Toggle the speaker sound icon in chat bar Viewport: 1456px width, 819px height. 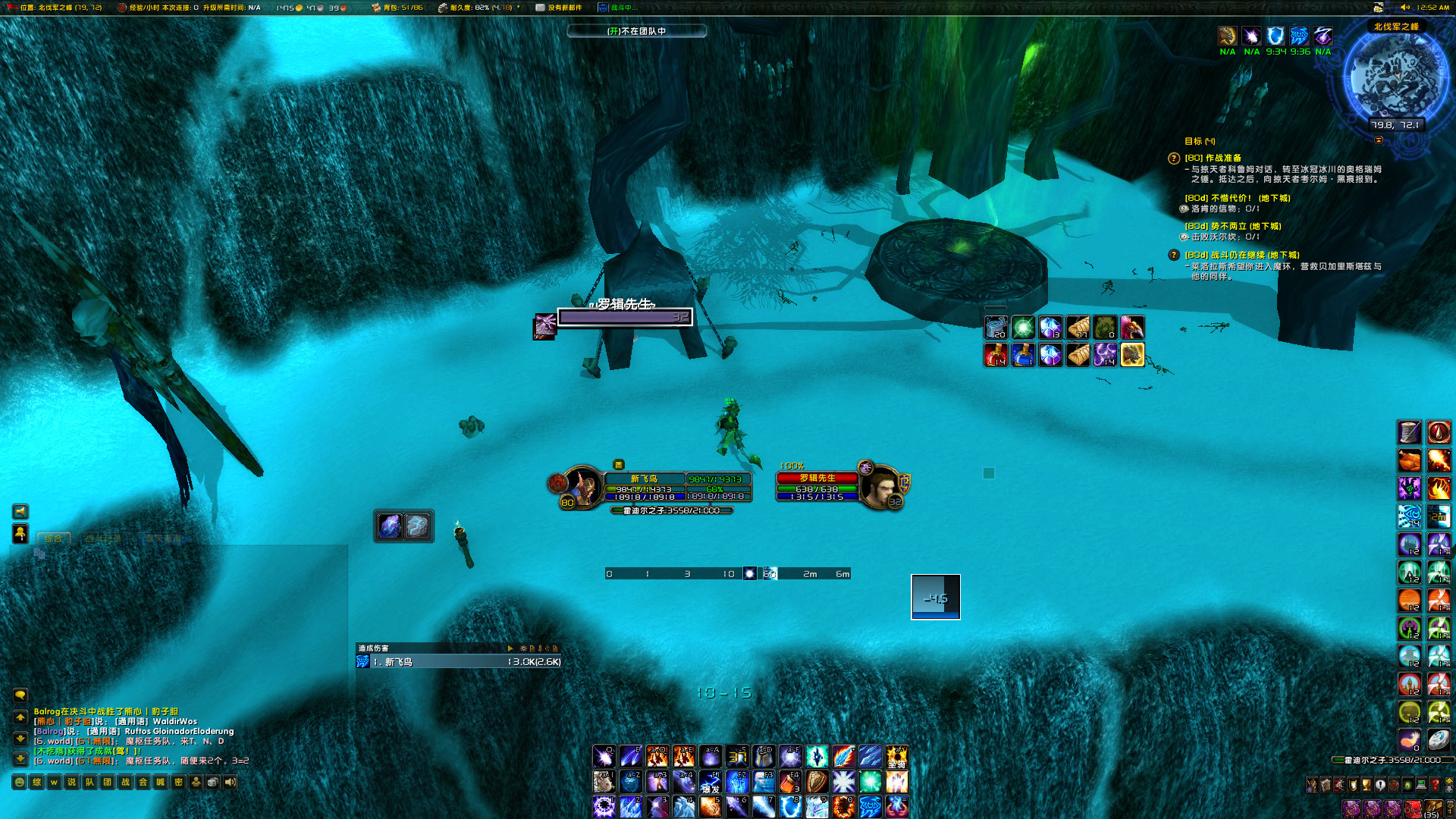pos(231,782)
